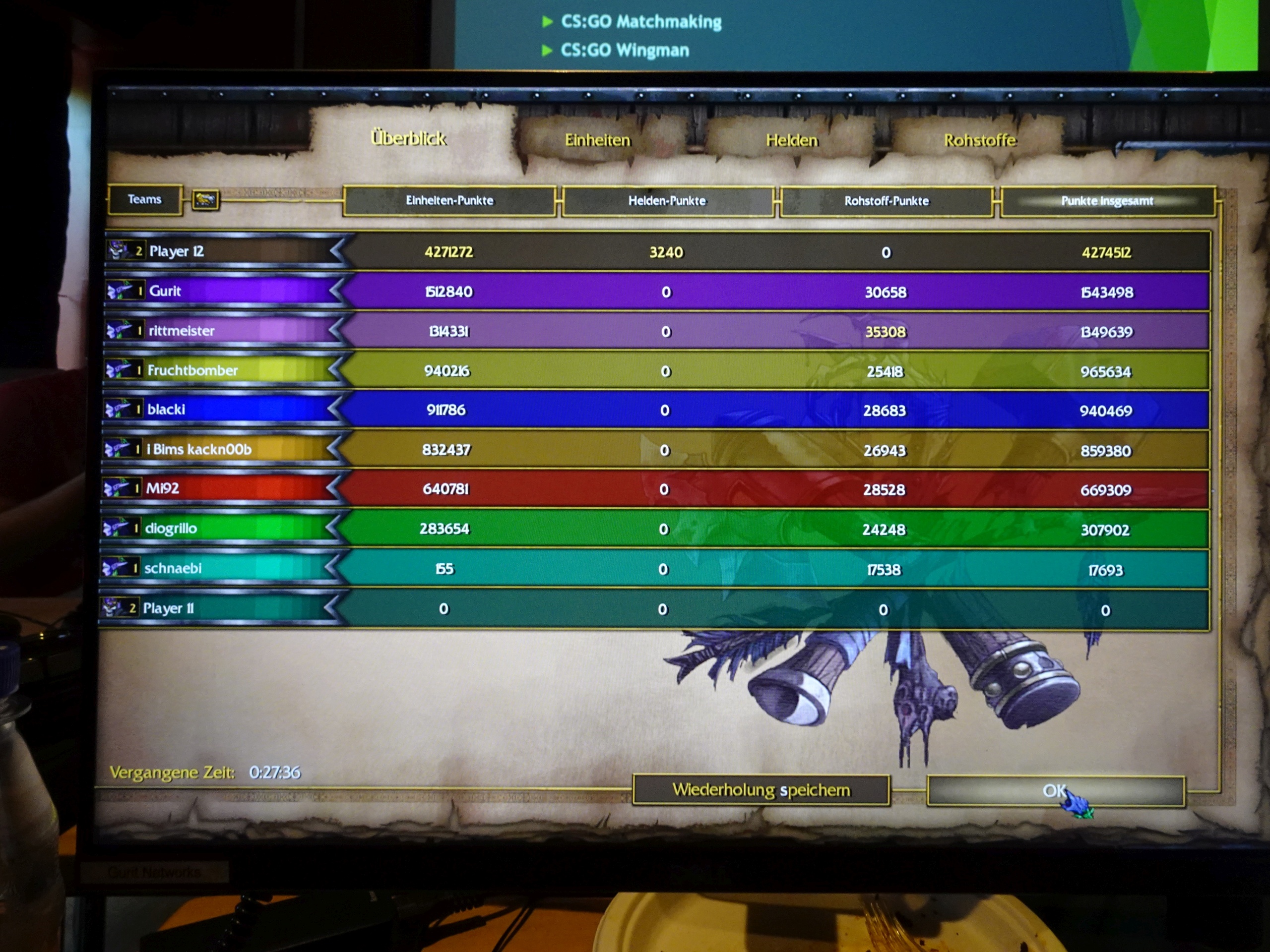Select rittmeister in the player list

(x=182, y=331)
